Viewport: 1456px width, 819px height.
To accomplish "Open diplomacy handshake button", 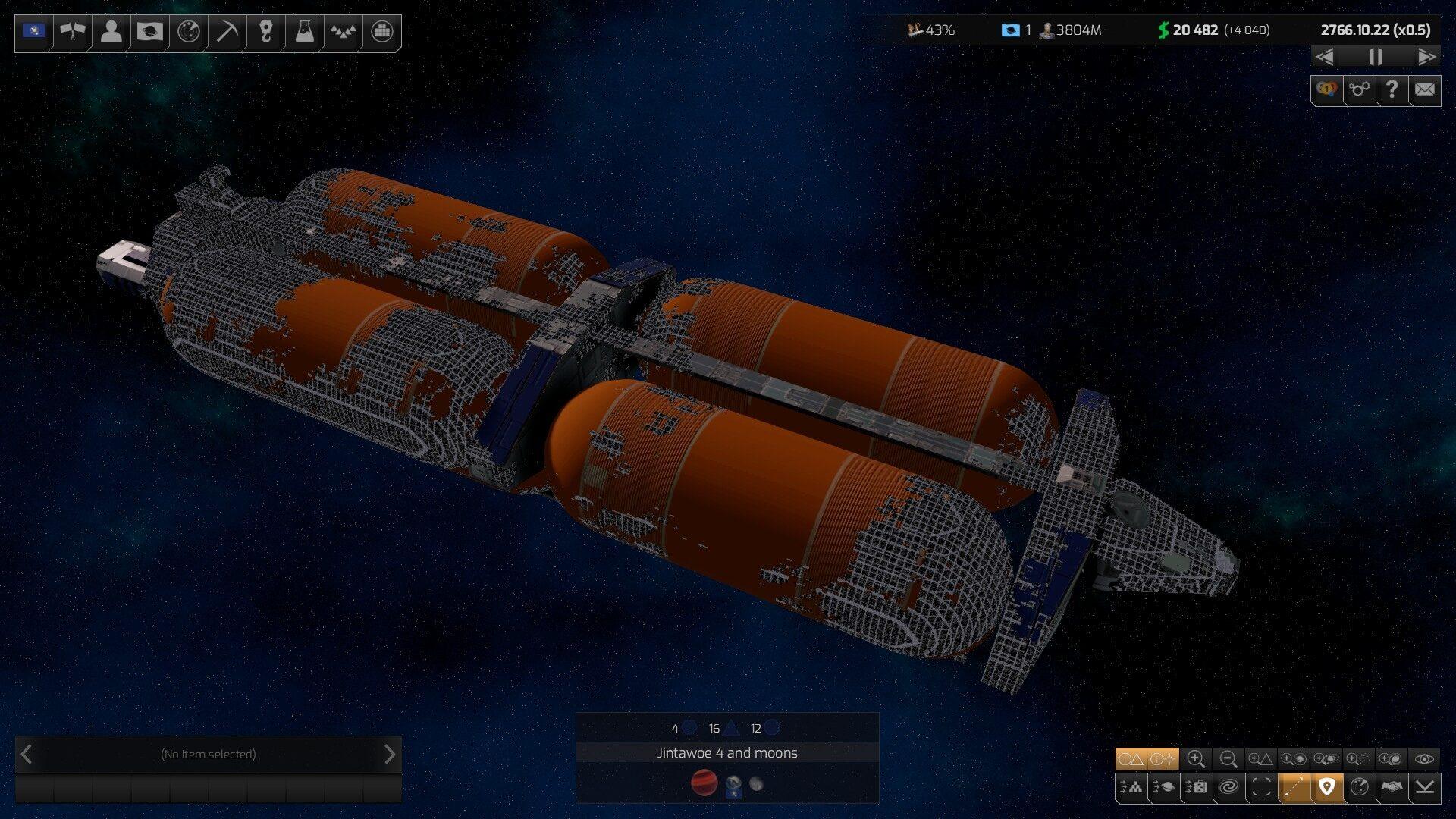I will coord(1392,788).
